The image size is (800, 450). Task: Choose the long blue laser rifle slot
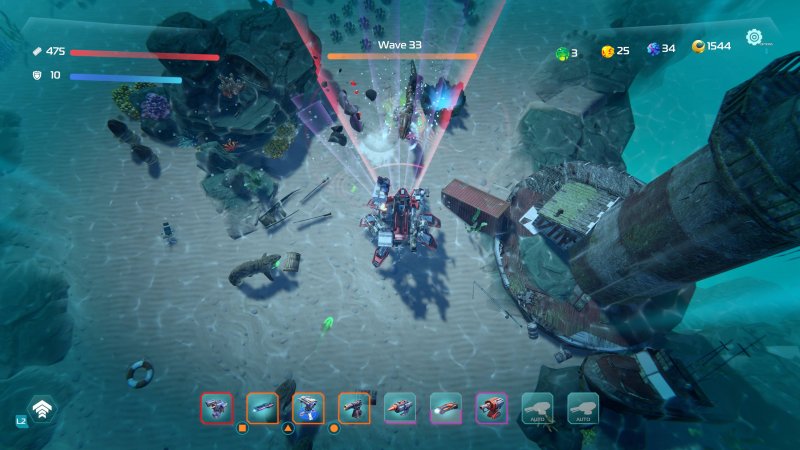[x=262, y=407]
